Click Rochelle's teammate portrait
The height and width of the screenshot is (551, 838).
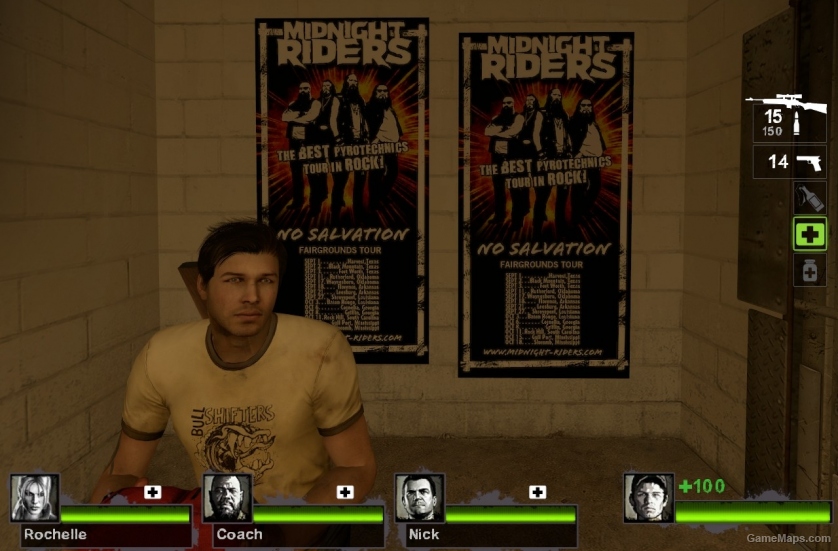click(x=35, y=497)
